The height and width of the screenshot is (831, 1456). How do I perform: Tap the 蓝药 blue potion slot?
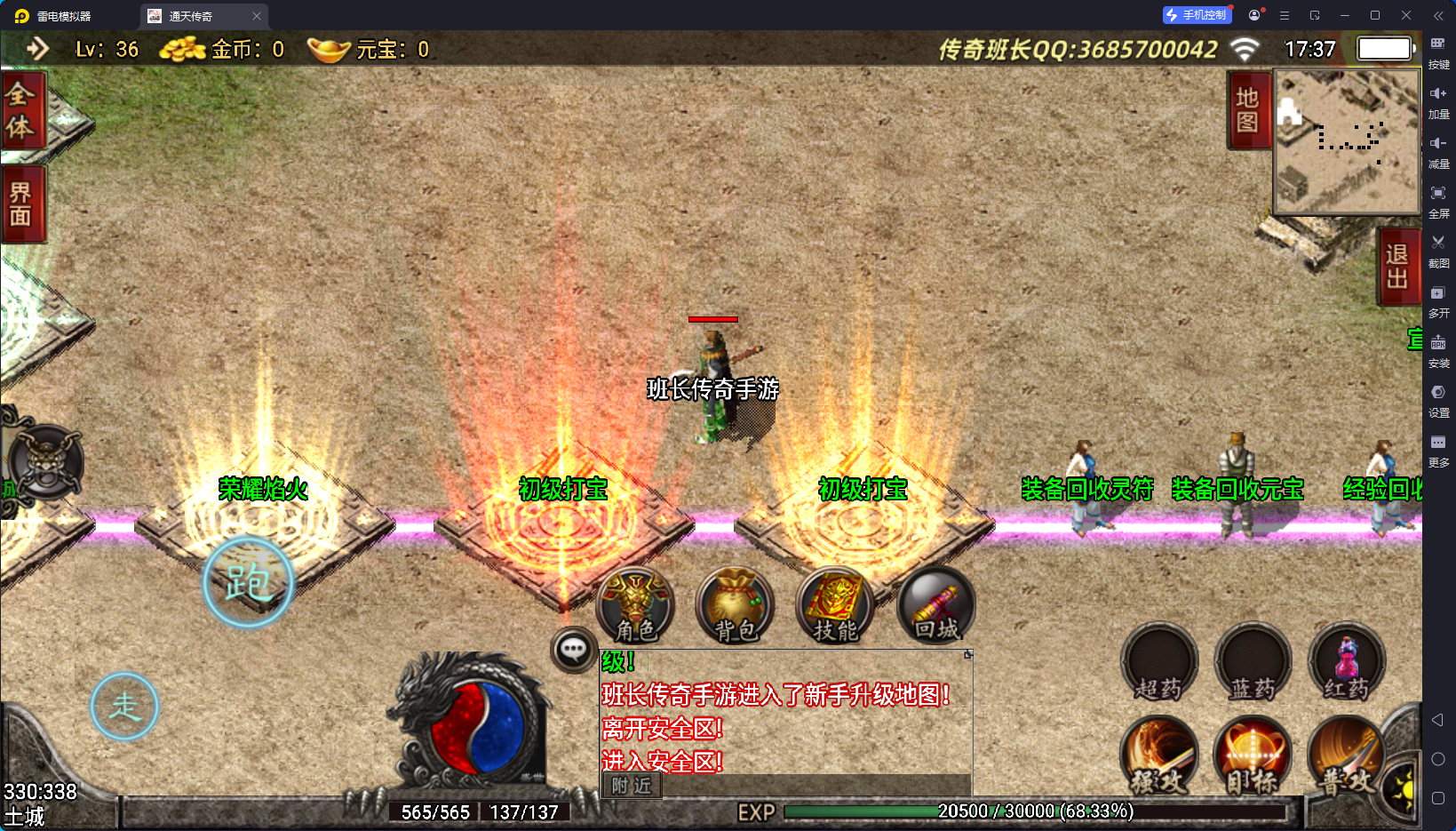tap(1253, 664)
